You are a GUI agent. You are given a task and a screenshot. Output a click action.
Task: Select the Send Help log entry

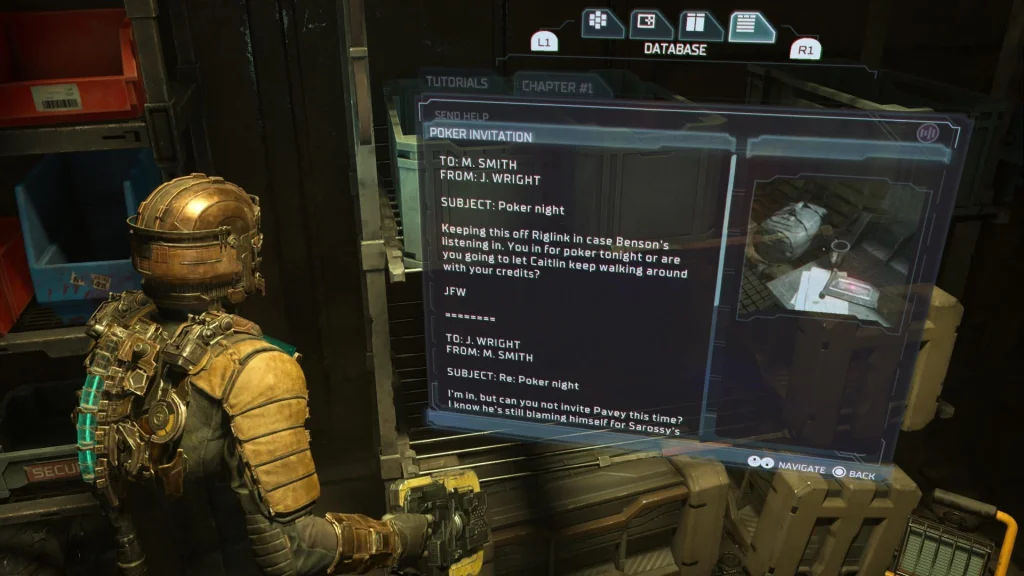461,116
